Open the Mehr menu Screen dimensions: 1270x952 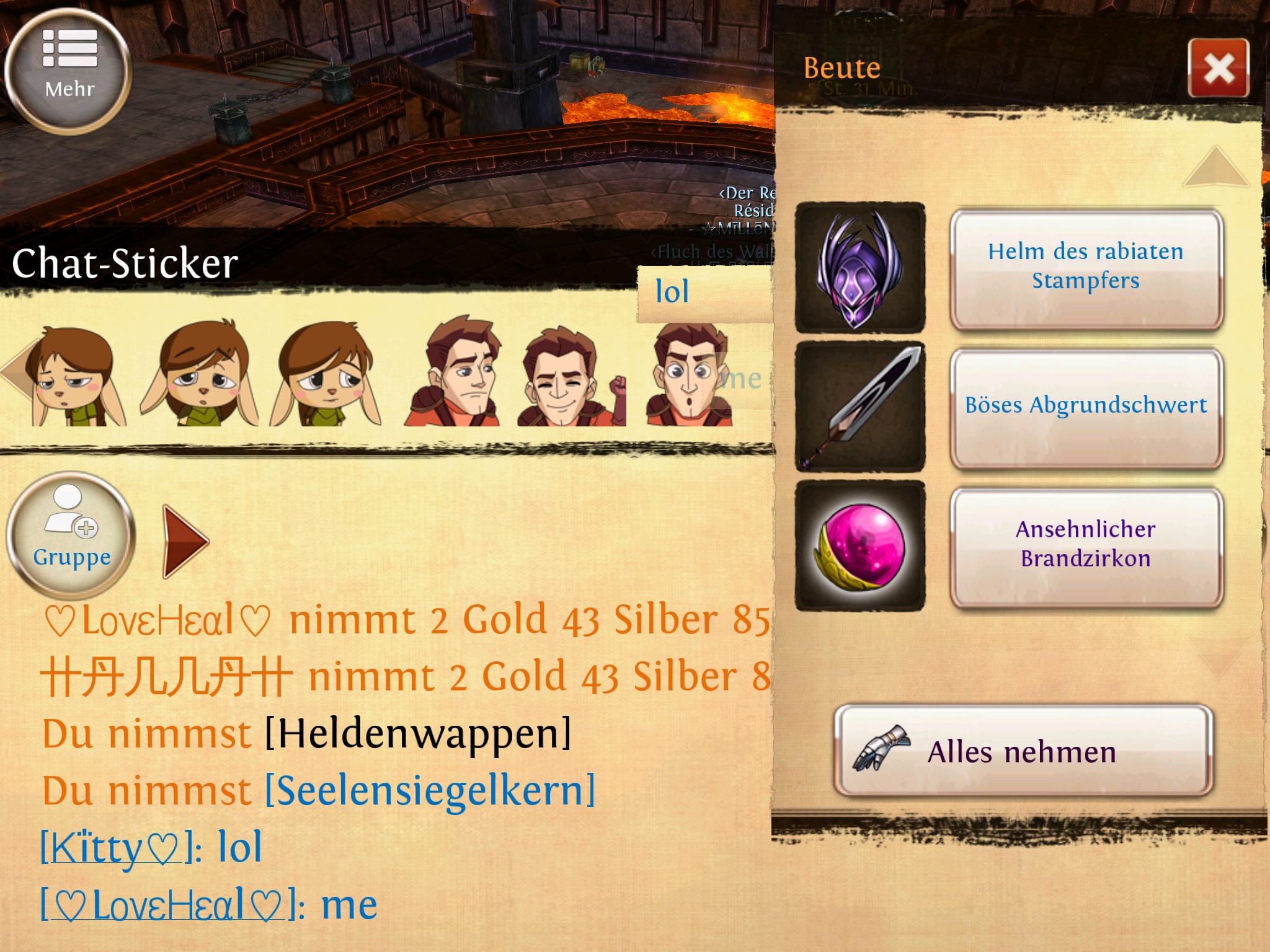click(x=69, y=71)
